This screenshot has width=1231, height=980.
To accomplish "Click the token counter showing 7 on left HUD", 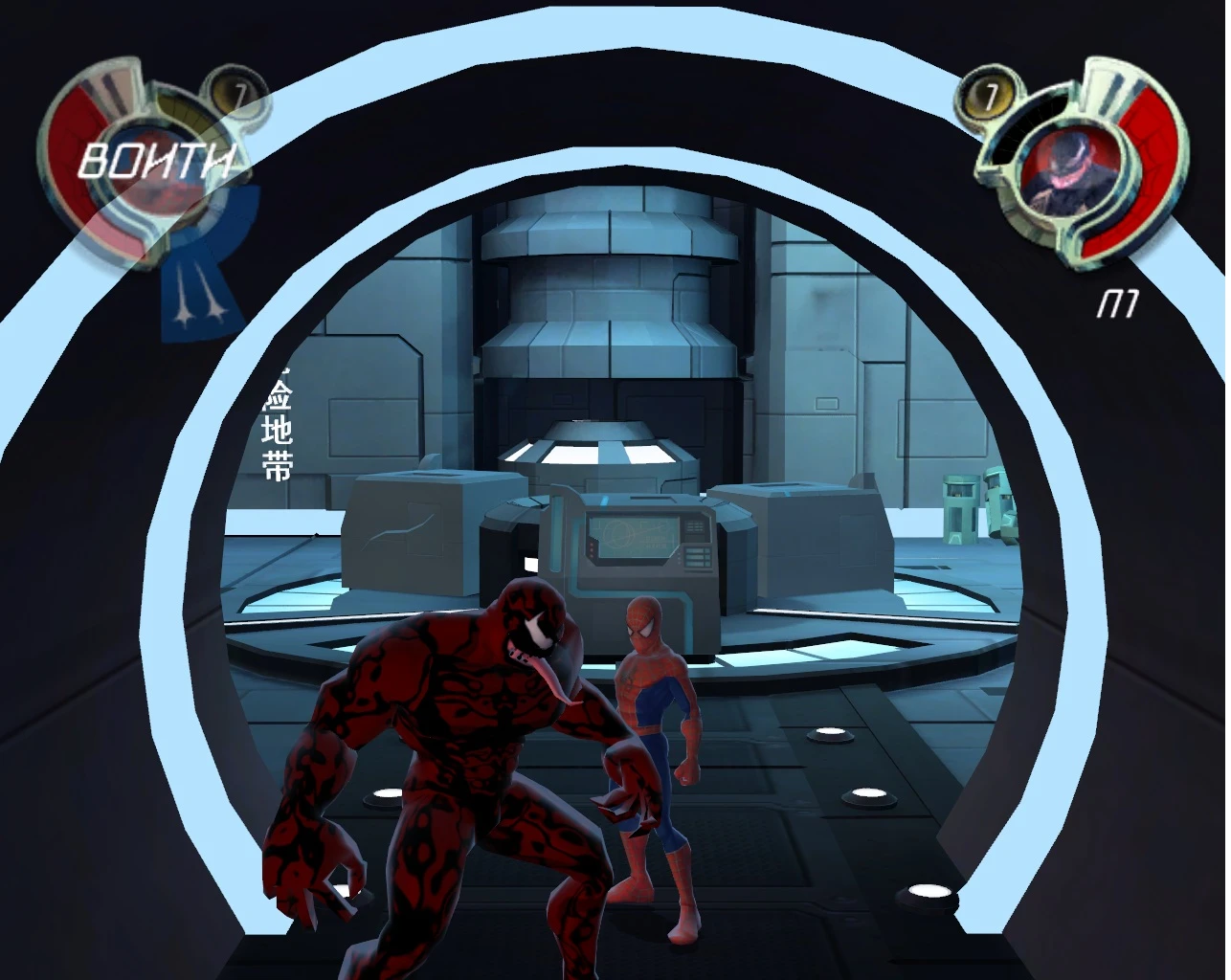I will [x=237, y=90].
